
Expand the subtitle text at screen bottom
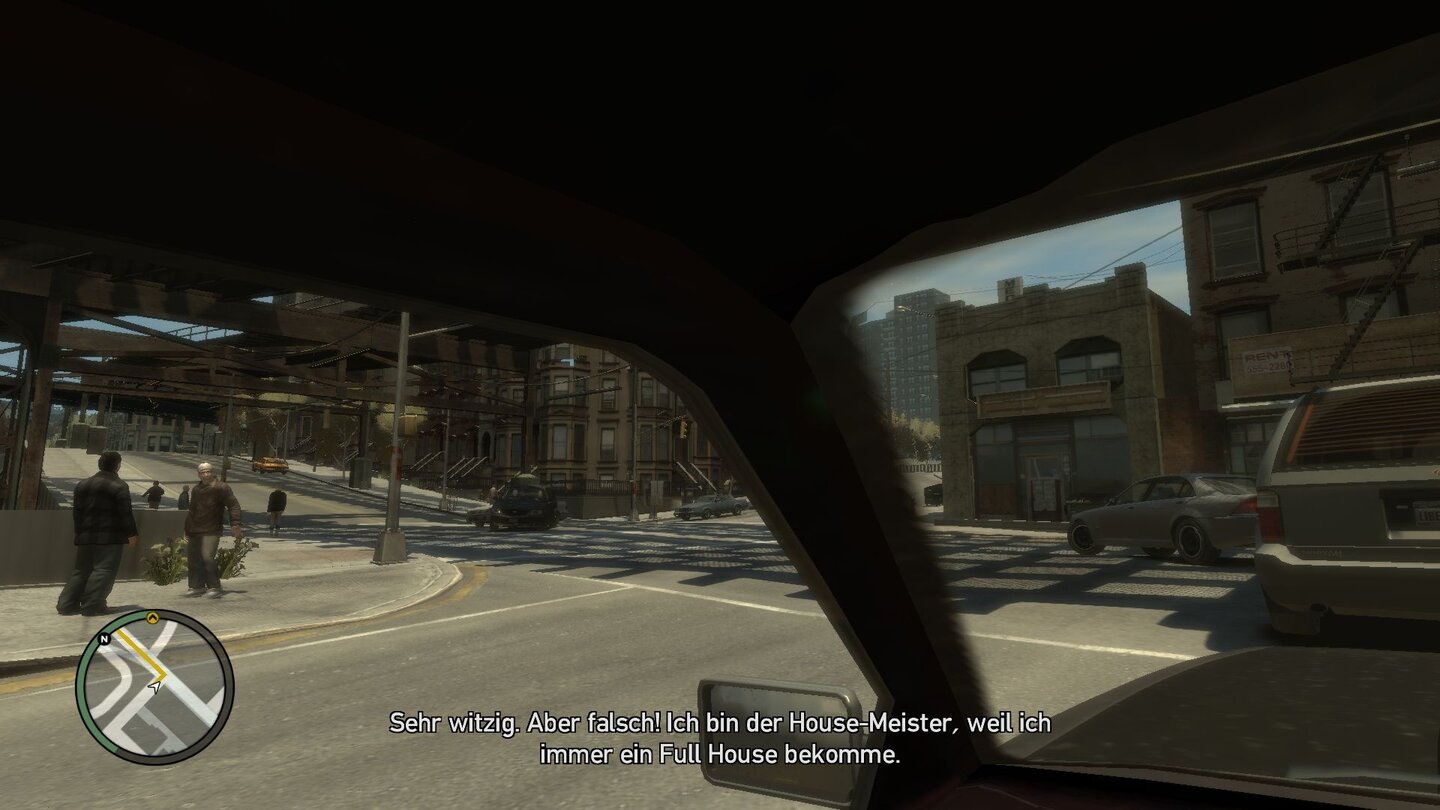click(720, 735)
